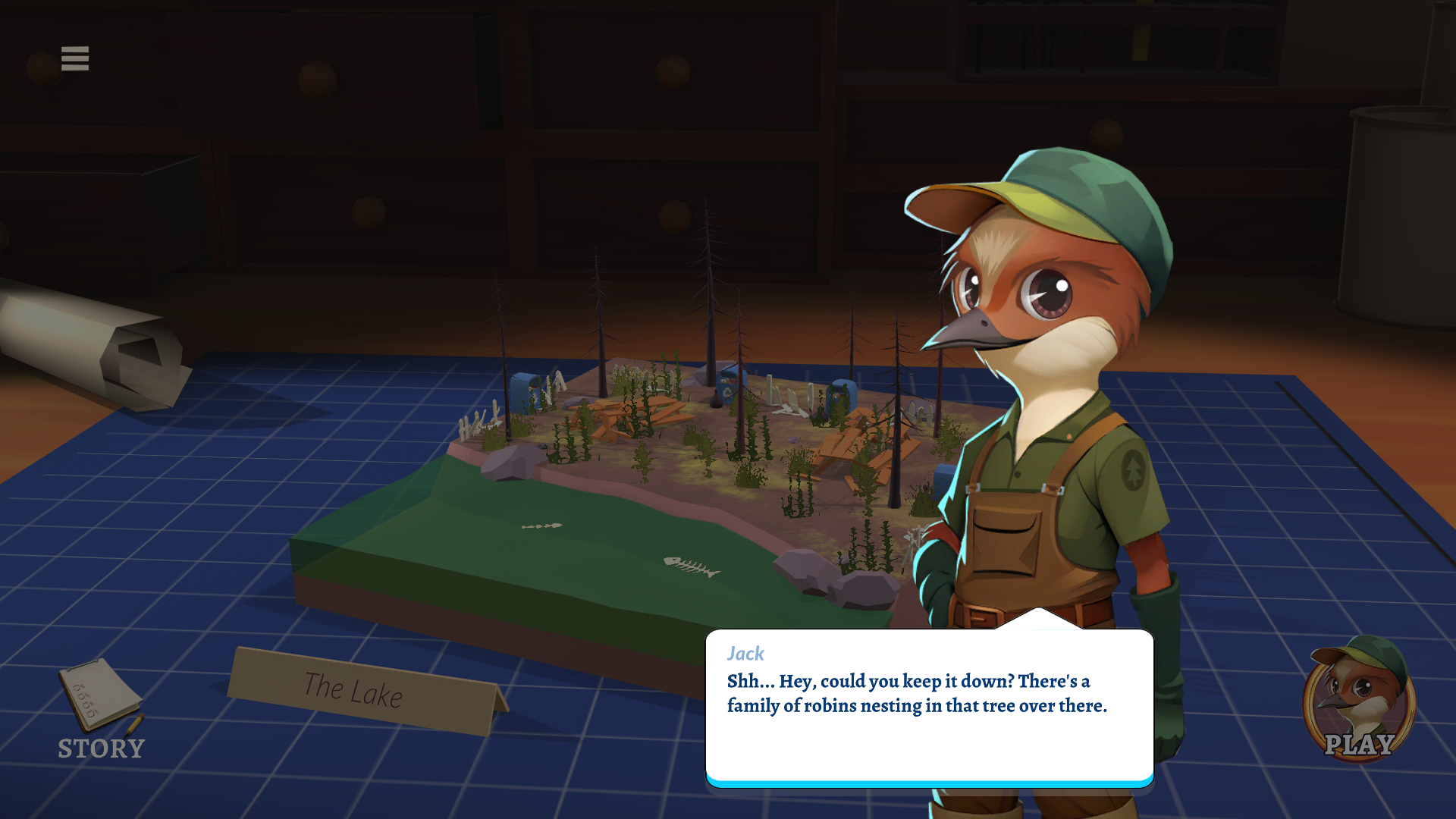Open the hamburger menu icon

point(75,58)
